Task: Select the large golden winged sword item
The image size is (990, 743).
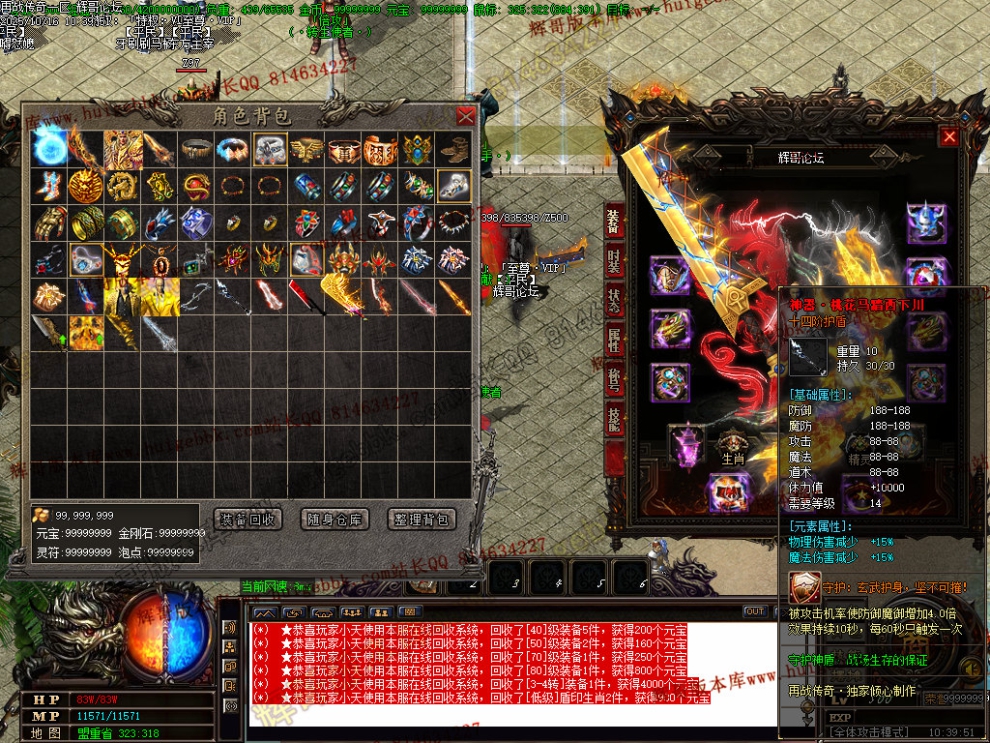Action: tap(340, 296)
